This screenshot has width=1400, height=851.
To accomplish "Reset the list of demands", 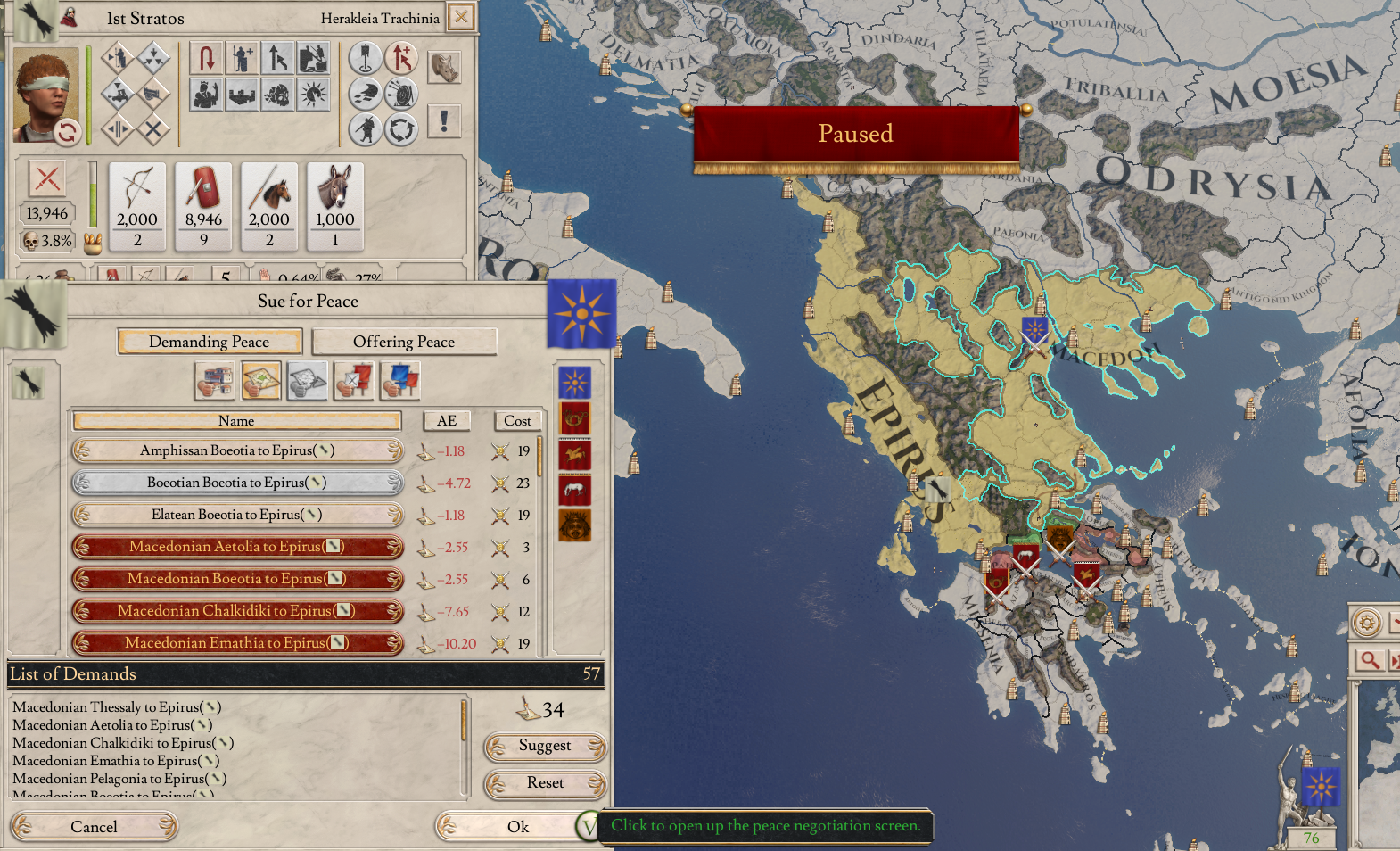I will click(545, 783).
